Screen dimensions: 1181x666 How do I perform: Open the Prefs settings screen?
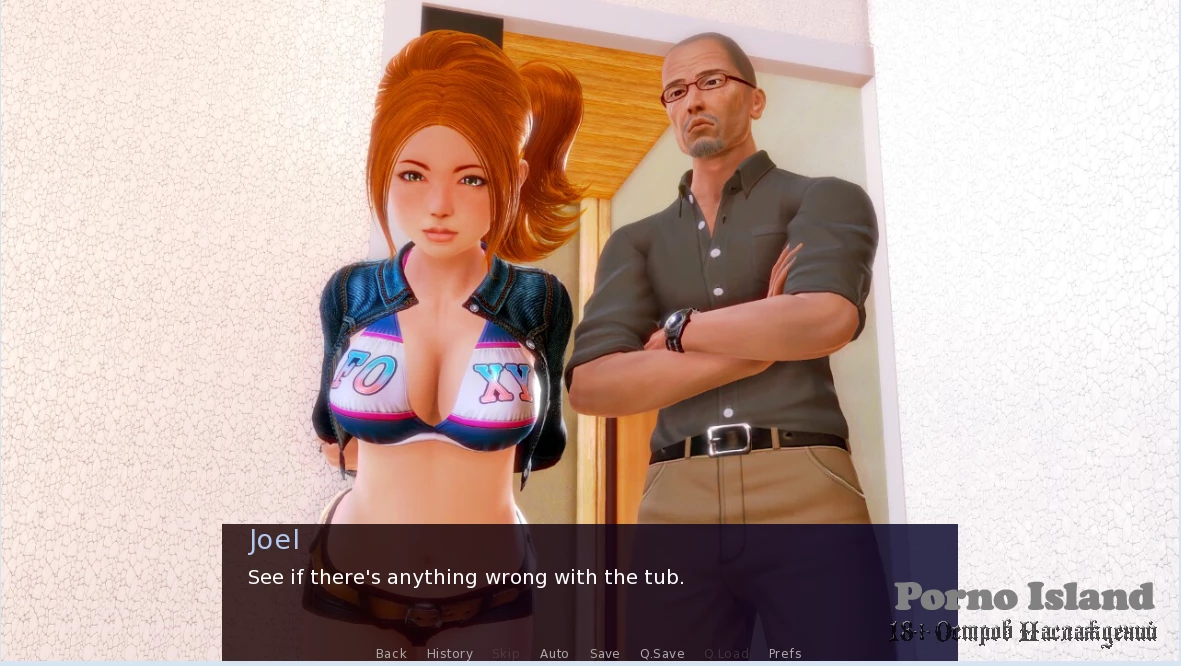point(785,654)
